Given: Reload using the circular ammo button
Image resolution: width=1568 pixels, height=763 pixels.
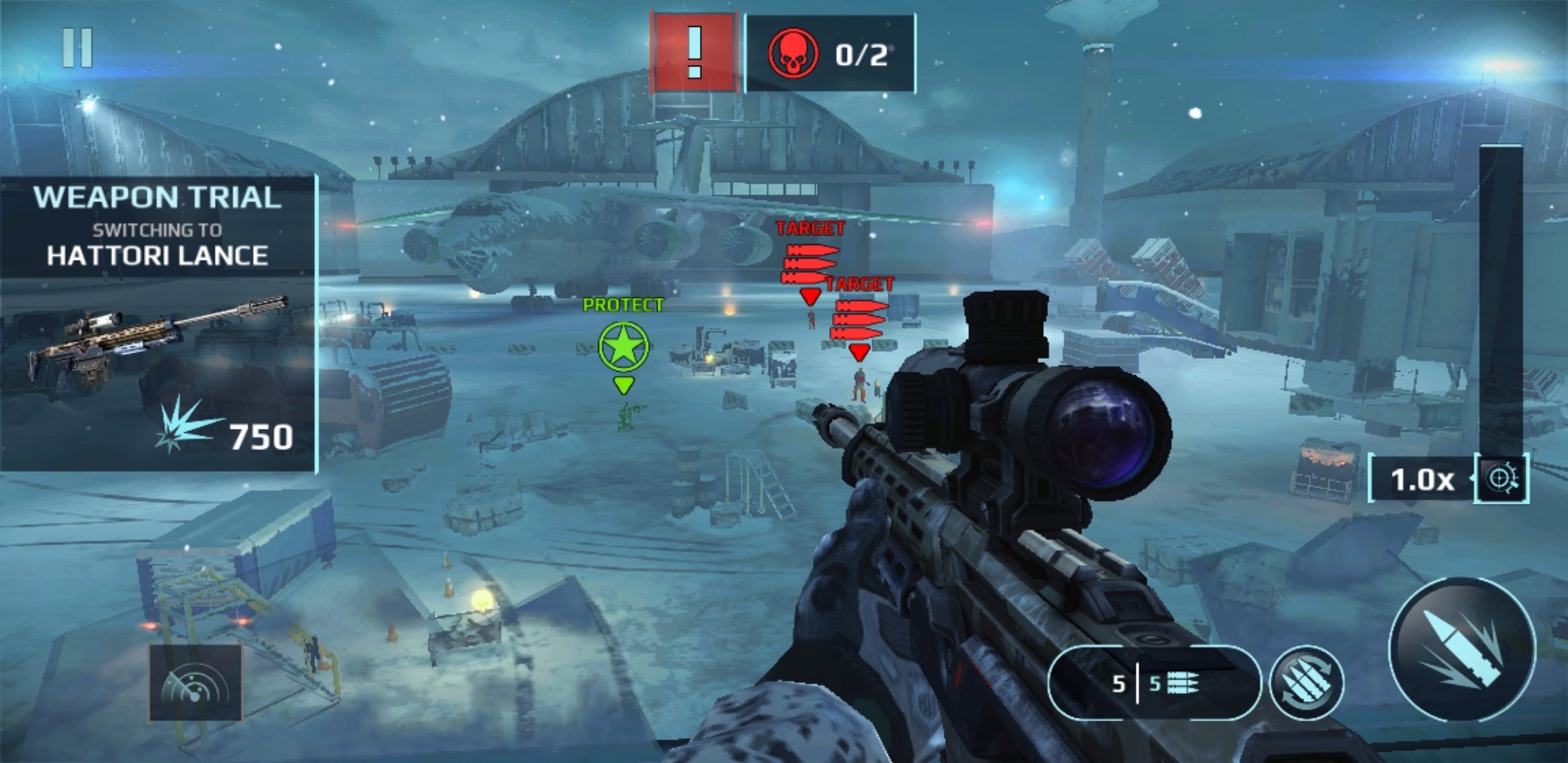Looking at the screenshot, I should (x=1306, y=683).
